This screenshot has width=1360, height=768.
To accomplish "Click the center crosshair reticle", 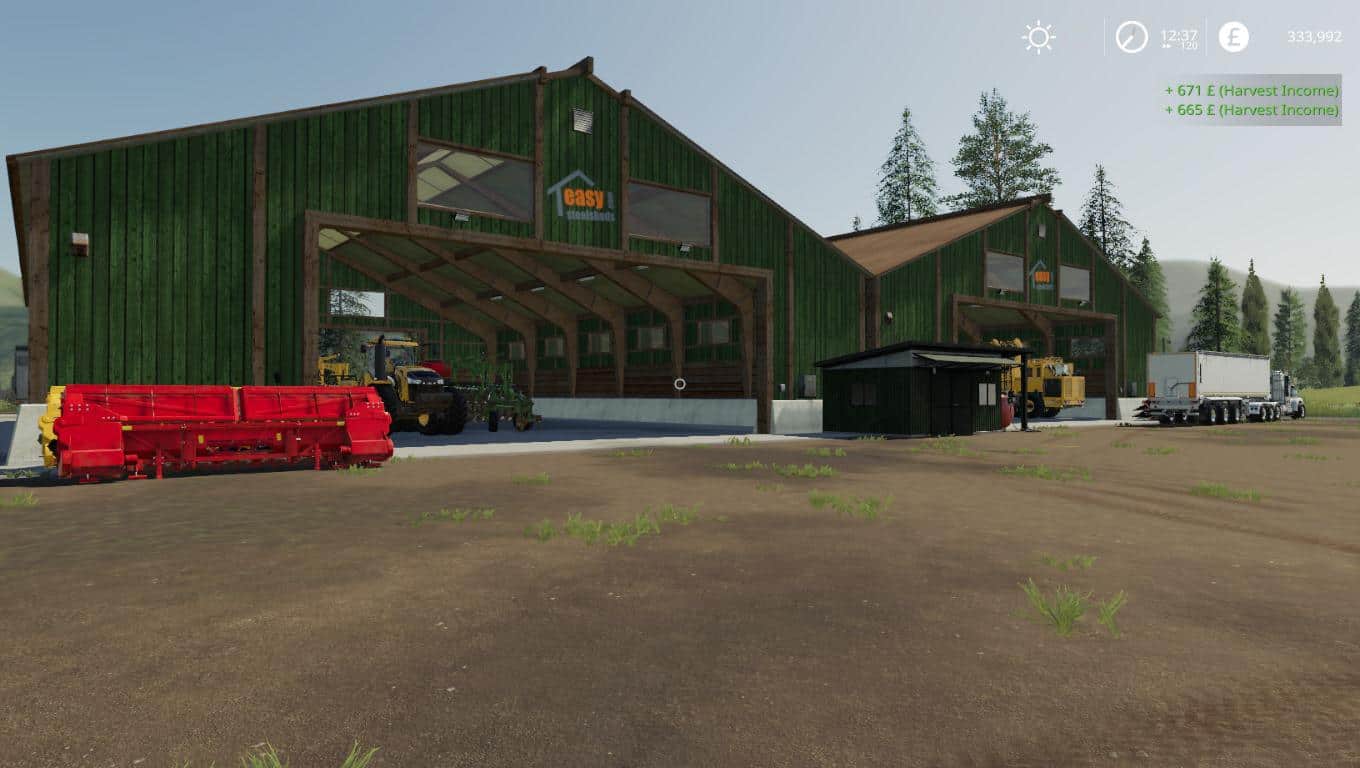I will coord(680,384).
